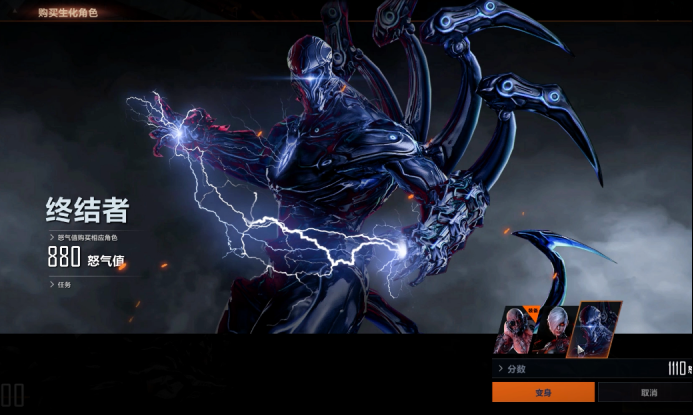693x415 pixels.
Task: Expand the 任务 mission section
Action: pyautogui.click(x=62, y=284)
